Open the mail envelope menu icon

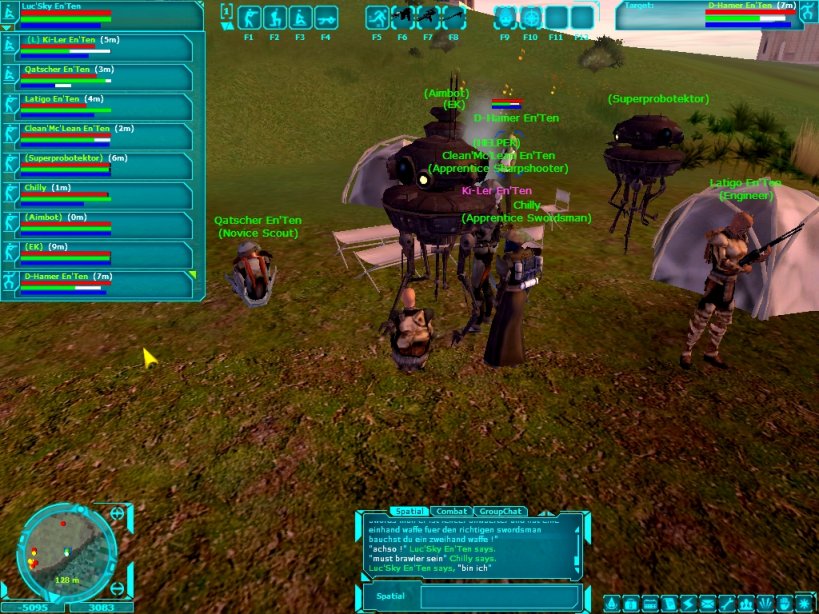coord(707,604)
